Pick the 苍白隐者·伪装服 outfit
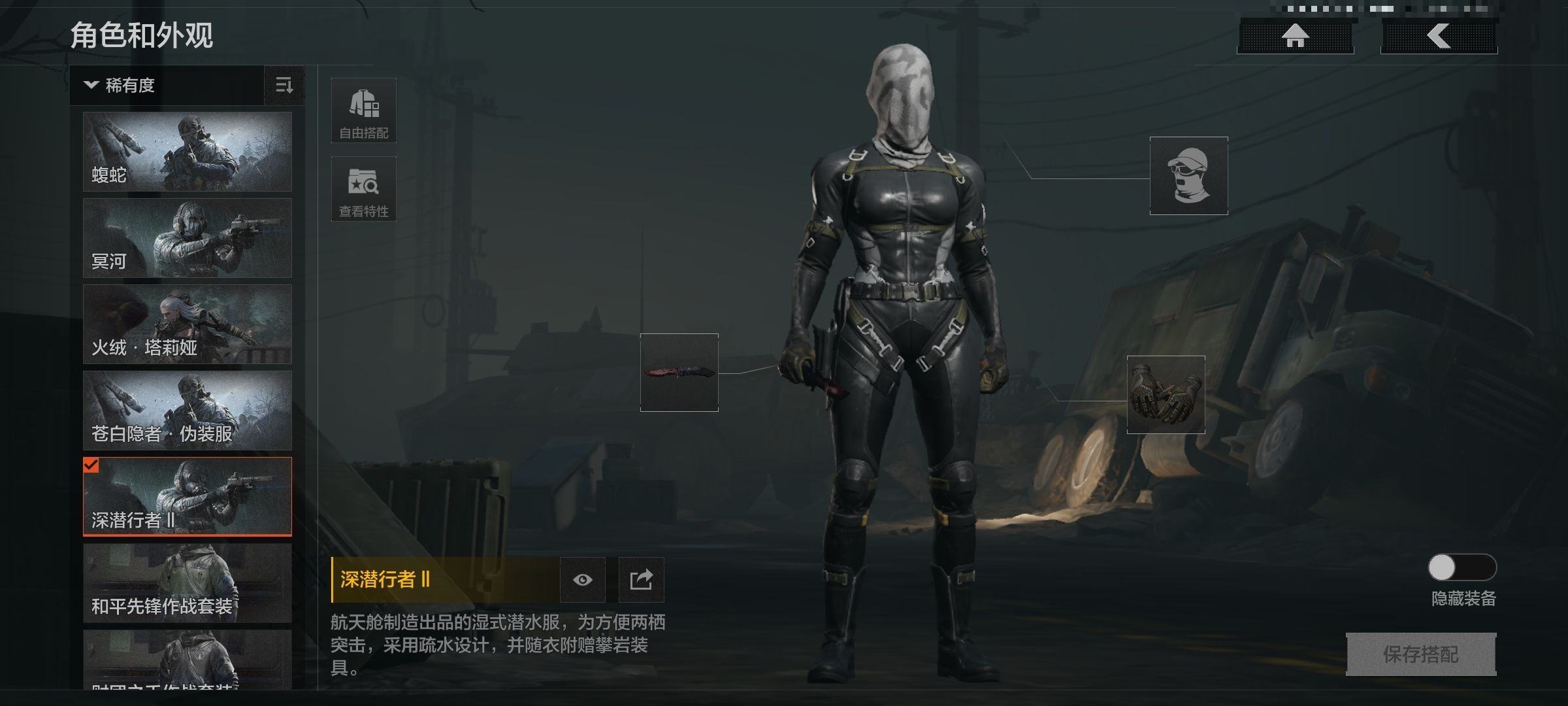The width and height of the screenshot is (1568, 706). click(x=187, y=411)
